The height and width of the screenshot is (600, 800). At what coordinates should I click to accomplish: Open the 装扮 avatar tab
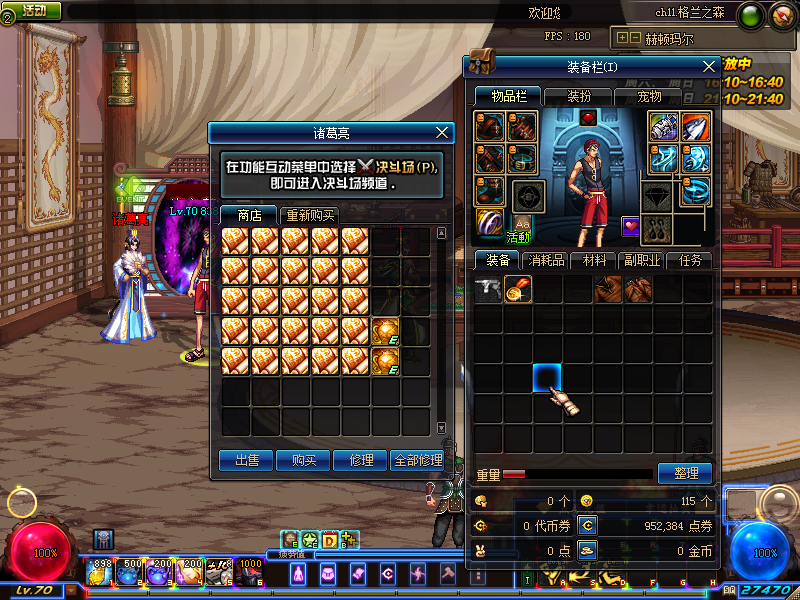coord(579,96)
